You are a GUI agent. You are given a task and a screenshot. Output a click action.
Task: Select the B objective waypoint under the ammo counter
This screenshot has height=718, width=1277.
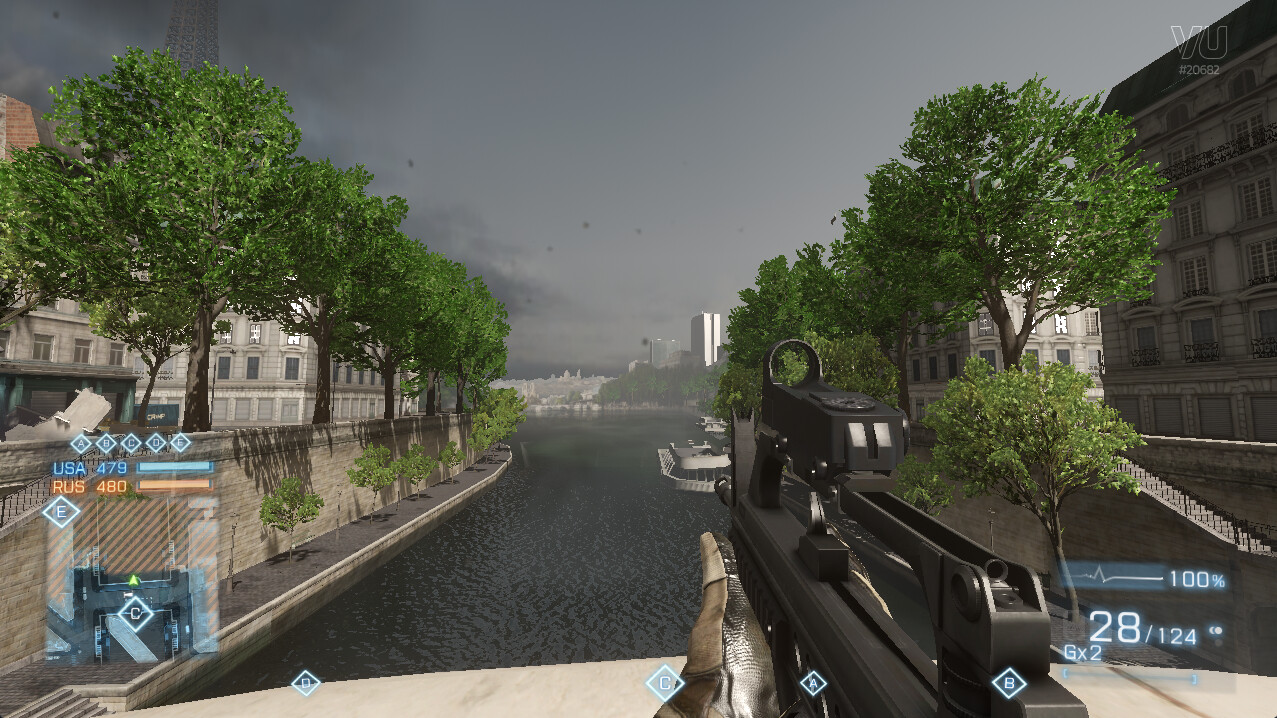1009,684
